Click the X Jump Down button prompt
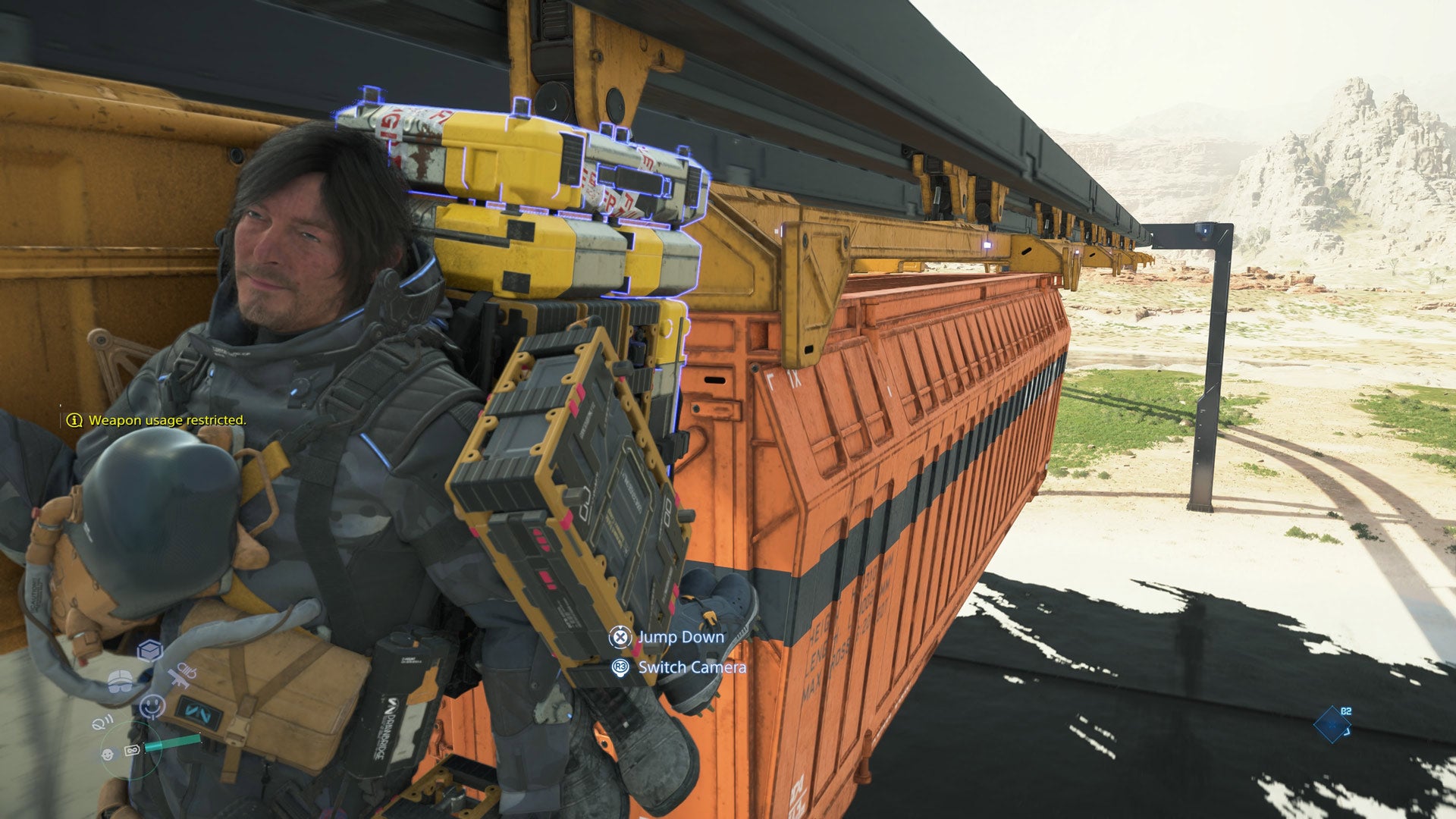Viewport: 1456px width, 819px height. click(620, 638)
